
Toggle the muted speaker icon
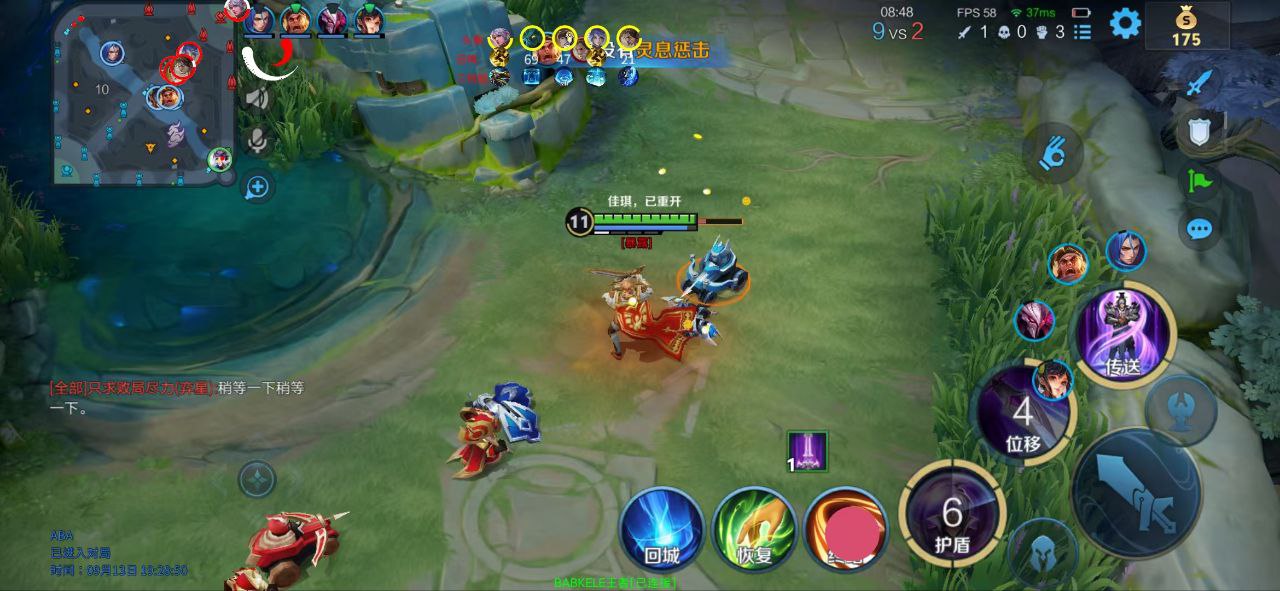pyautogui.click(x=258, y=98)
